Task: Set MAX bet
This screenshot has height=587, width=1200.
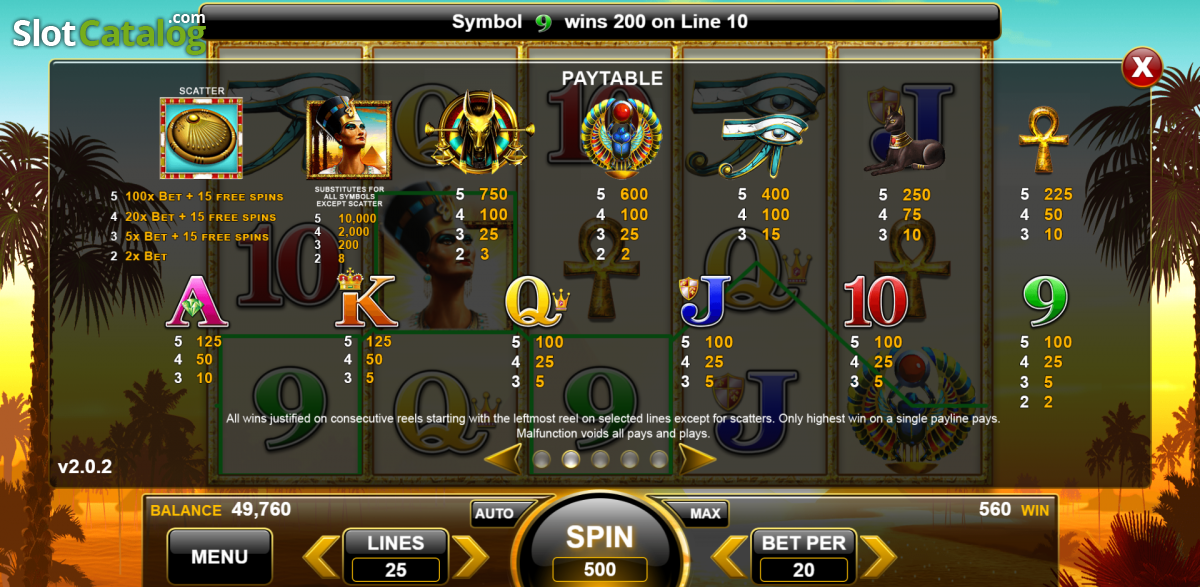Action: click(705, 513)
